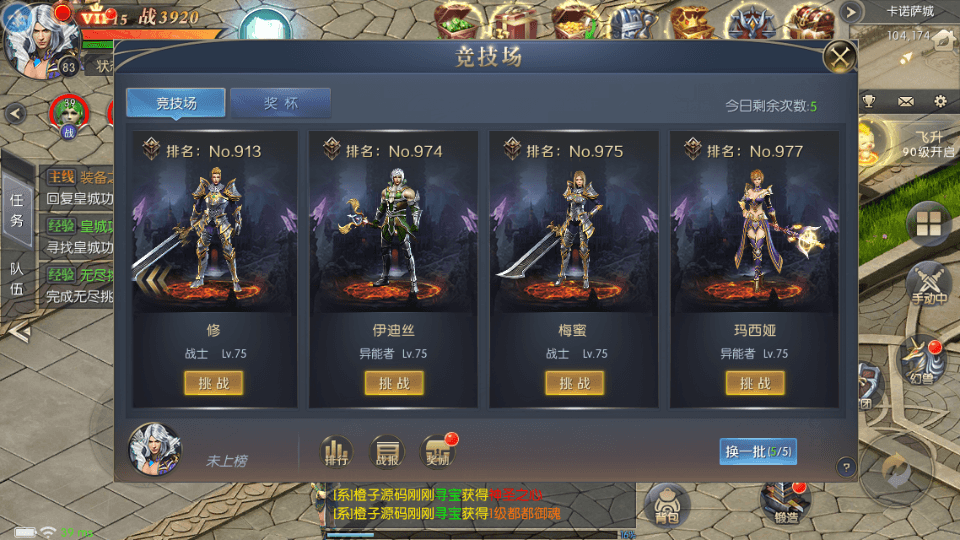960x540 pixels.
Task: Claim arena 奖励 rewards
Action: pyautogui.click(x=437, y=452)
